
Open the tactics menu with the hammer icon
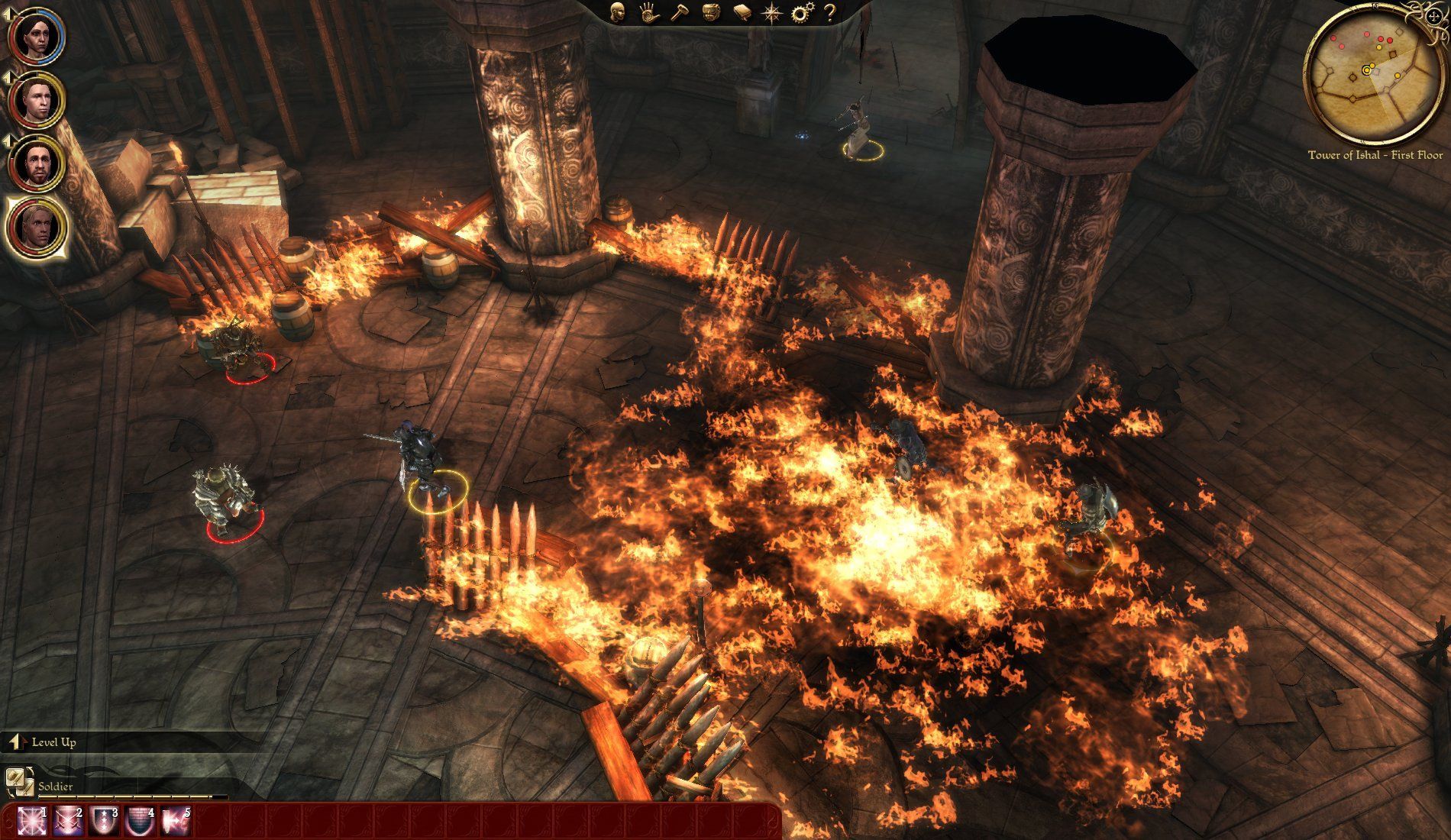[x=679, y=11]
